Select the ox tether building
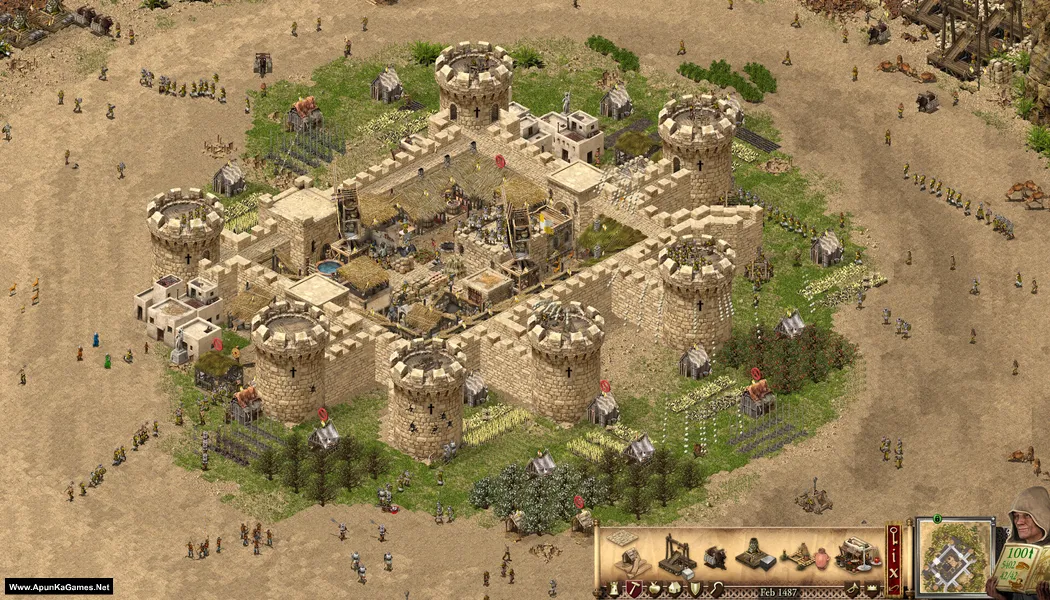 (x=715, y=557)
